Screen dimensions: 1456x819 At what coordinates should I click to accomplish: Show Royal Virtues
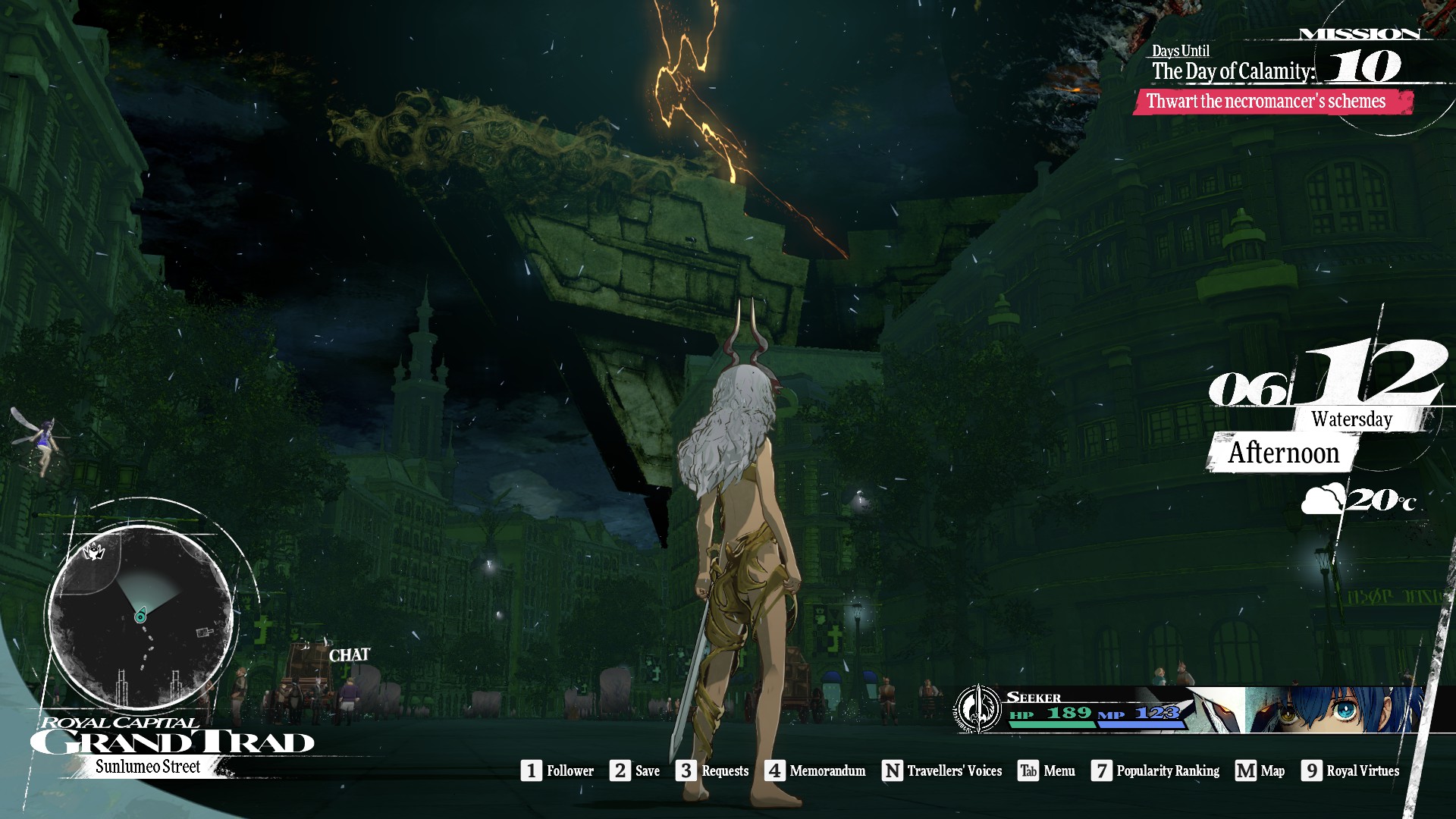coord(1351,770)
